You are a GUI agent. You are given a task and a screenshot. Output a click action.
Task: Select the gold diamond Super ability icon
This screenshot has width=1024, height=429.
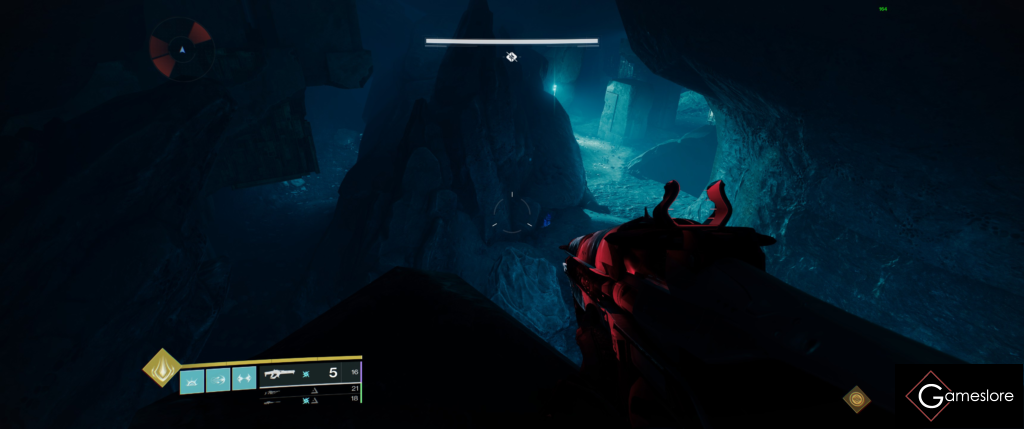(160, 367)
